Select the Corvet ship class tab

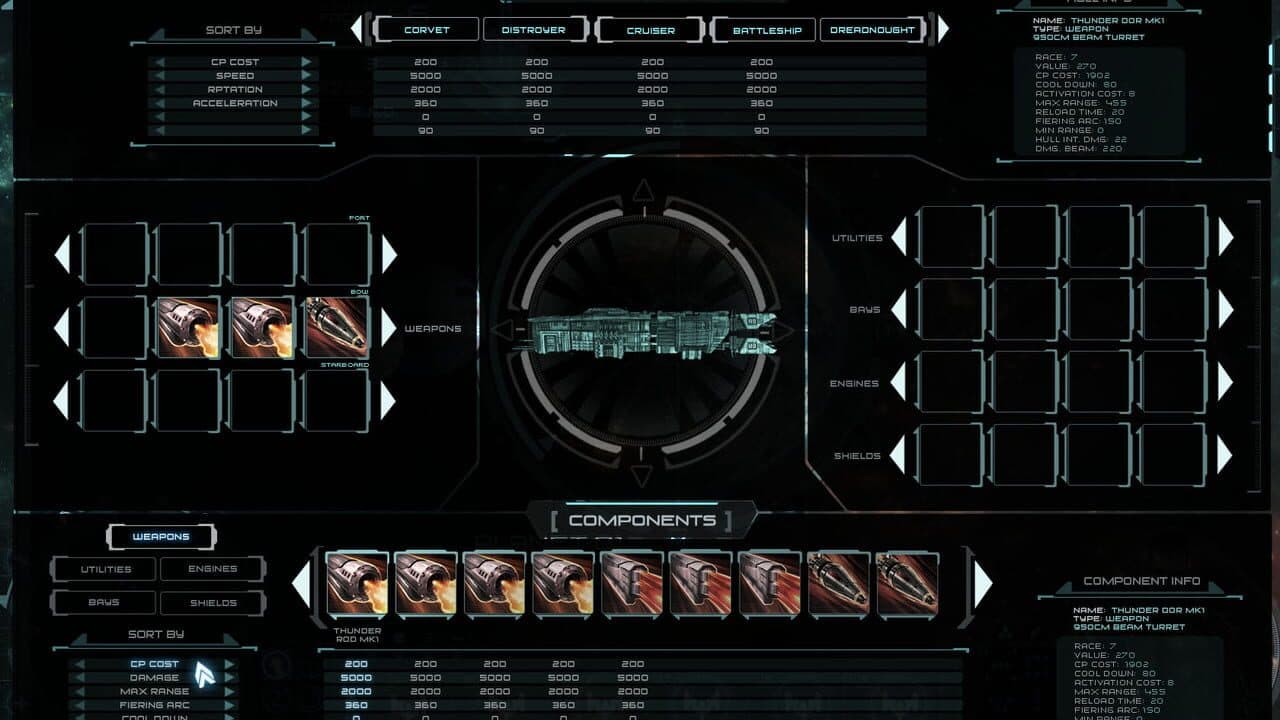(x=427, y=30)
